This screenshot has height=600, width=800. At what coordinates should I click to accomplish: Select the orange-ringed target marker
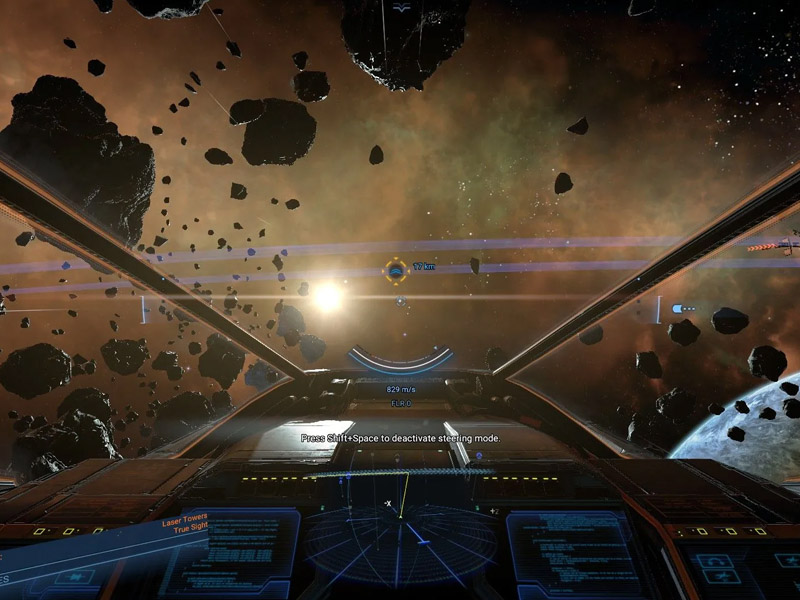(396, 268)
